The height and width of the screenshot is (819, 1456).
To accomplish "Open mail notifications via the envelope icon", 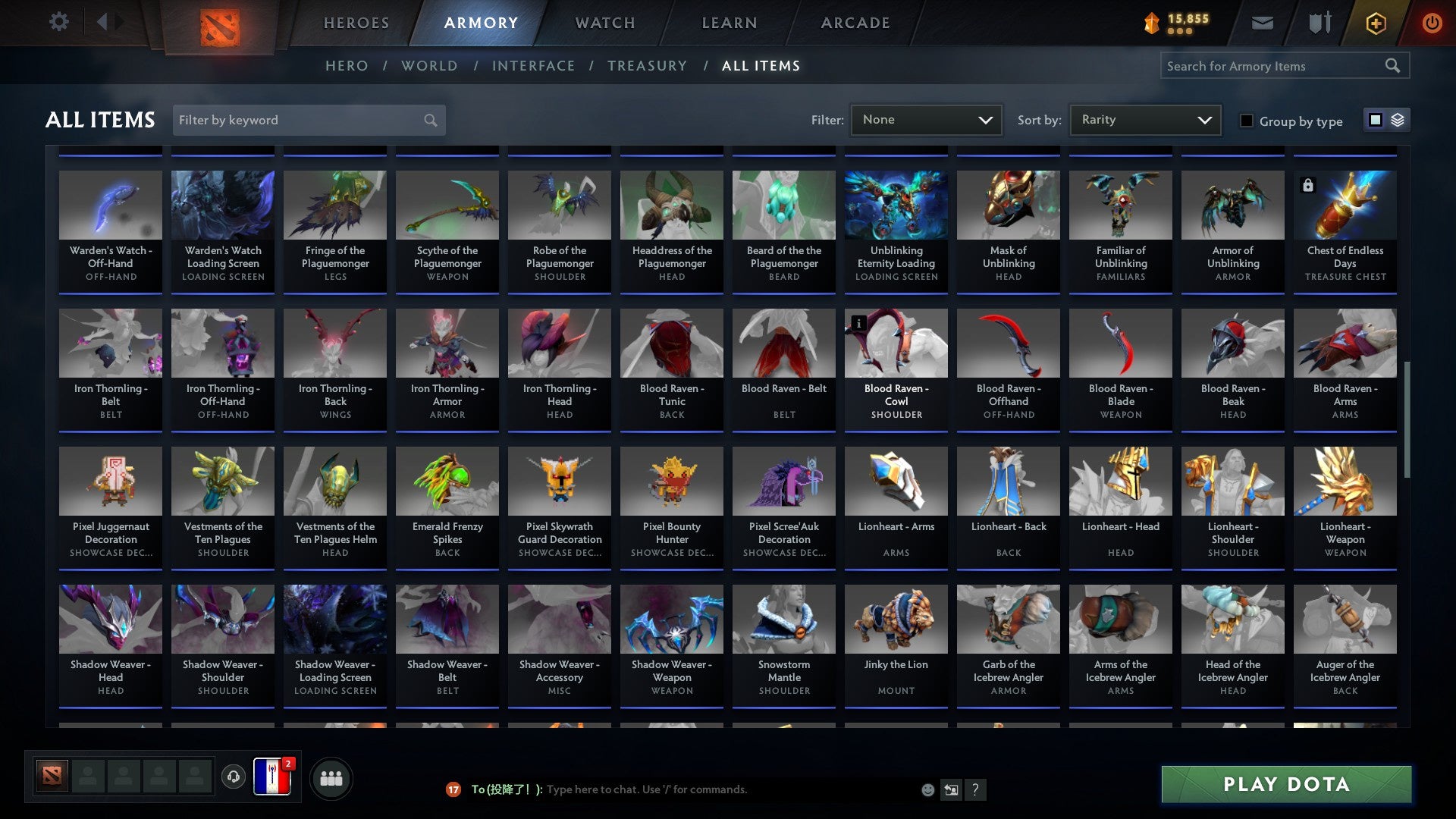I will pos(1261,22).
